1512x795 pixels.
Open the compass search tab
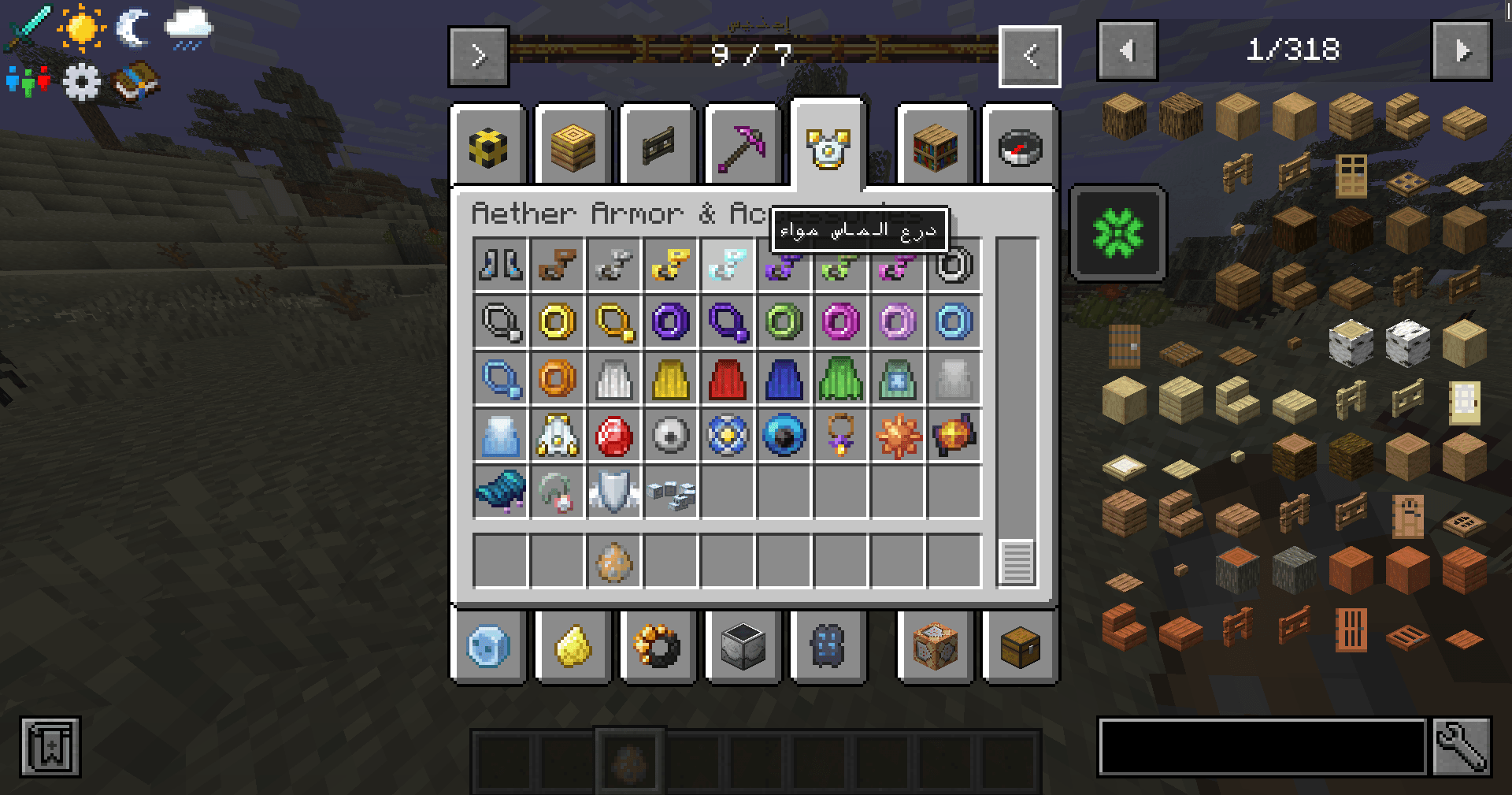[1020, 147]
